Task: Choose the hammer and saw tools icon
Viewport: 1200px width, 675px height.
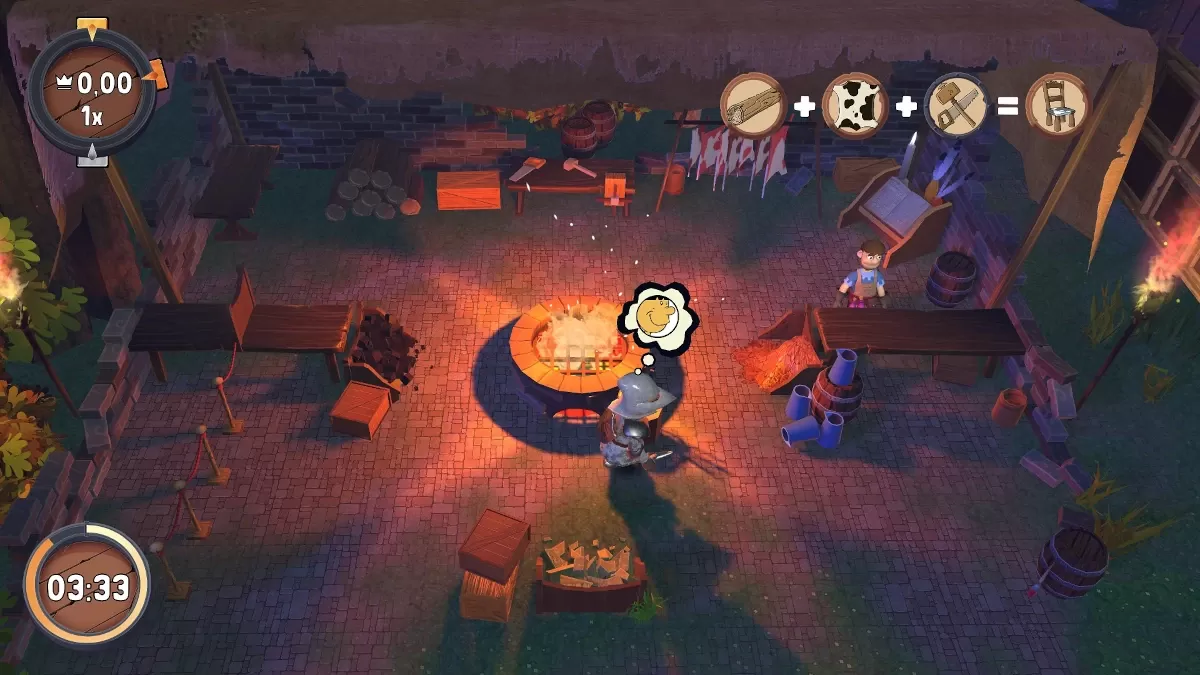Action: click(956, 105)
